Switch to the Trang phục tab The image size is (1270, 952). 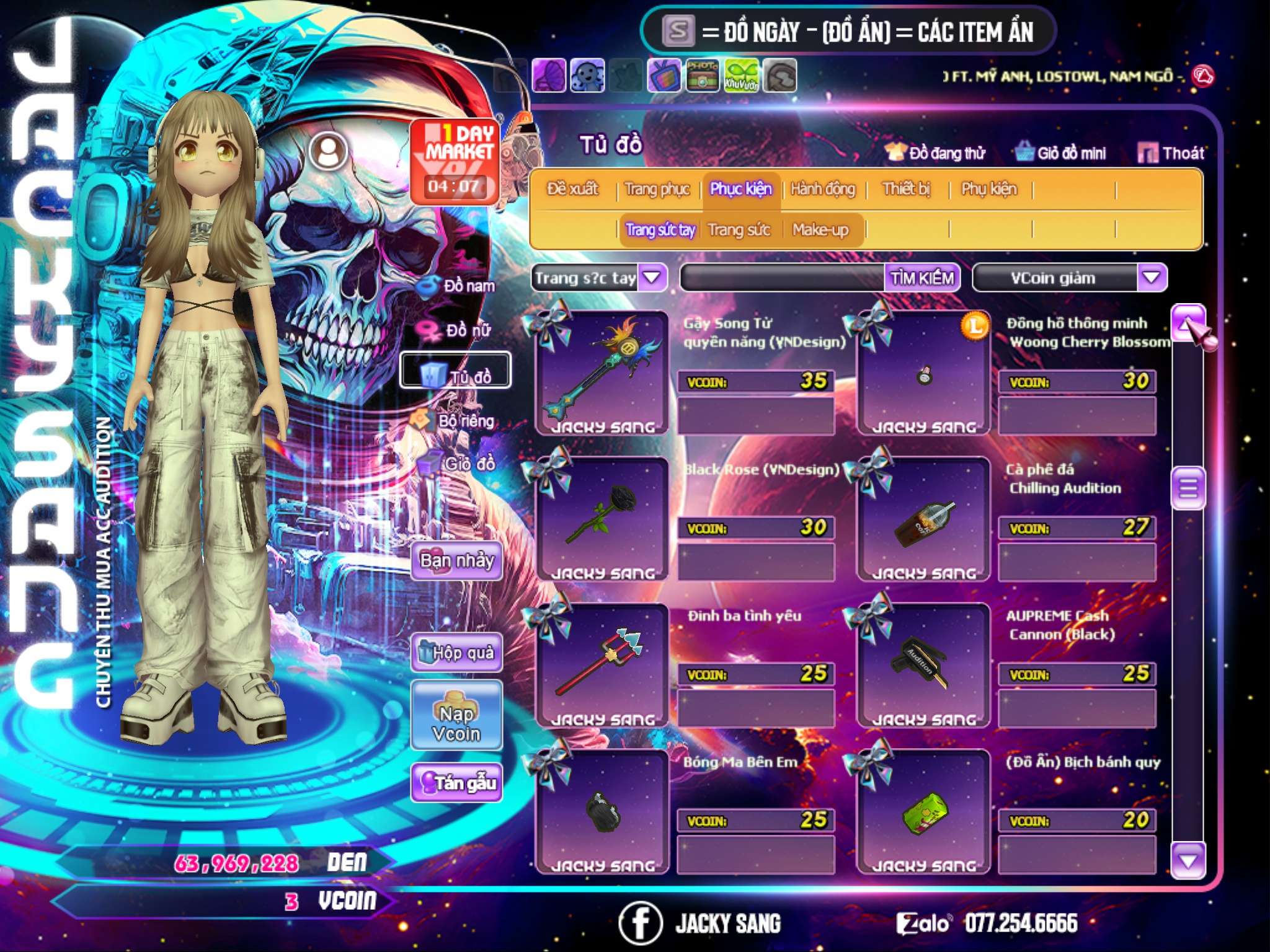tap(657, 189)
